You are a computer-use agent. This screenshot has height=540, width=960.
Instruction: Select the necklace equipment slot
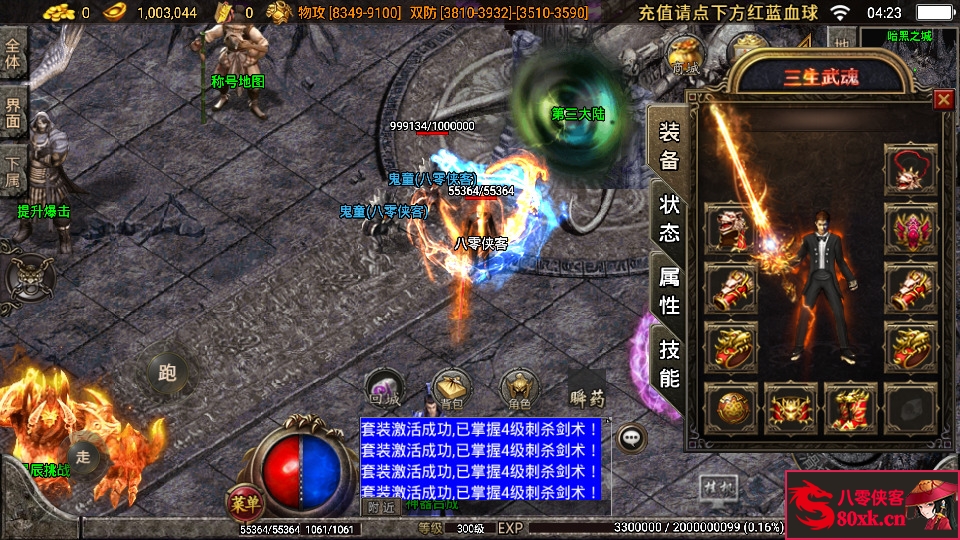coord(910,170)
